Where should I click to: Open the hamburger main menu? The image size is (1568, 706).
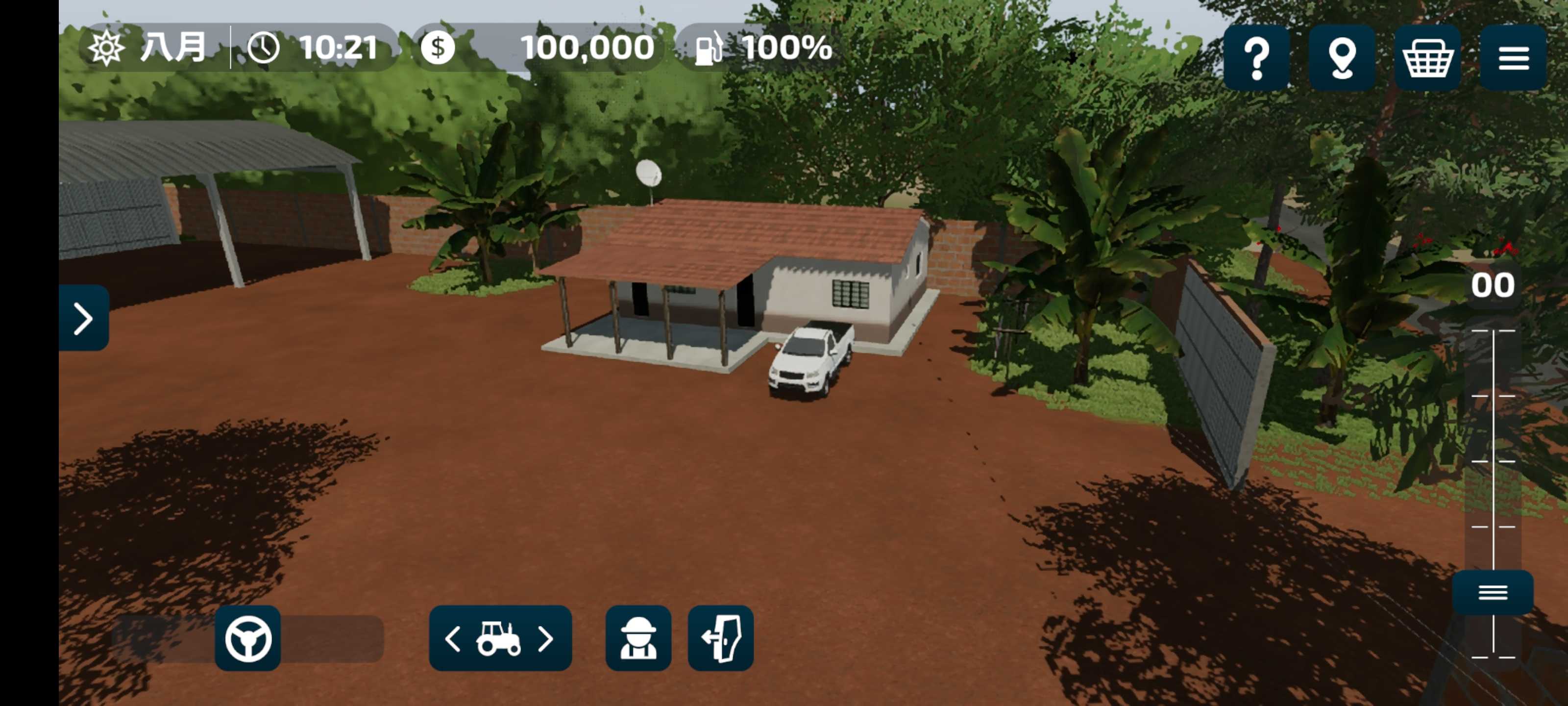coord(1513,58)
